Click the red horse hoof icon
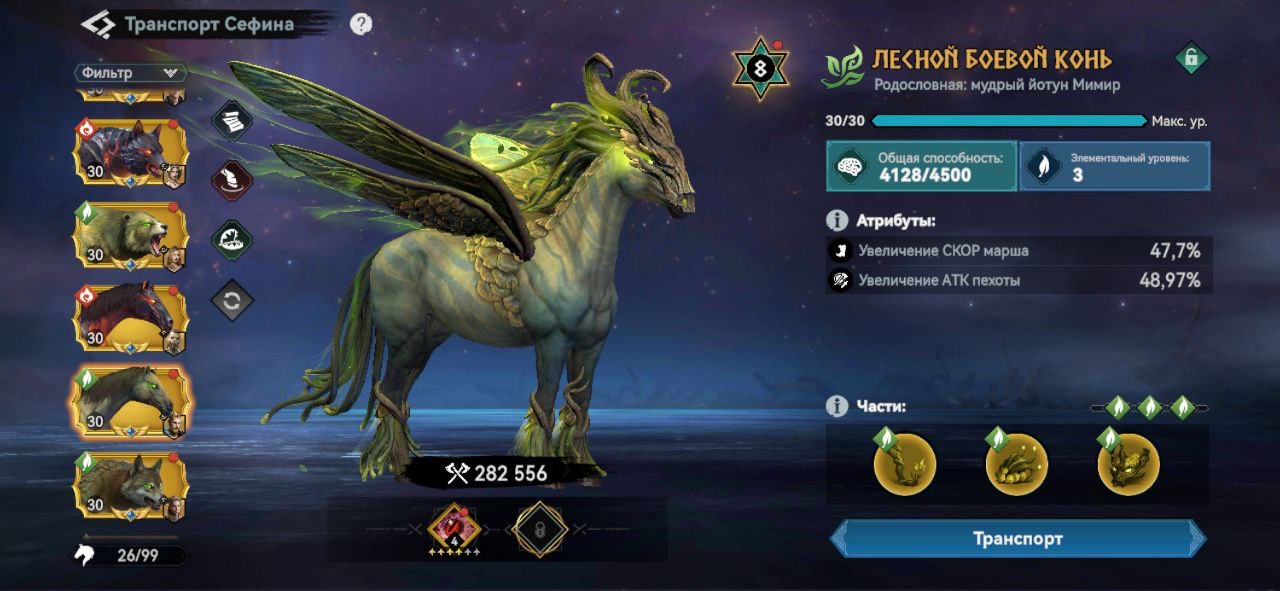Screen dimensions: 1280x591 coord(232,181)
